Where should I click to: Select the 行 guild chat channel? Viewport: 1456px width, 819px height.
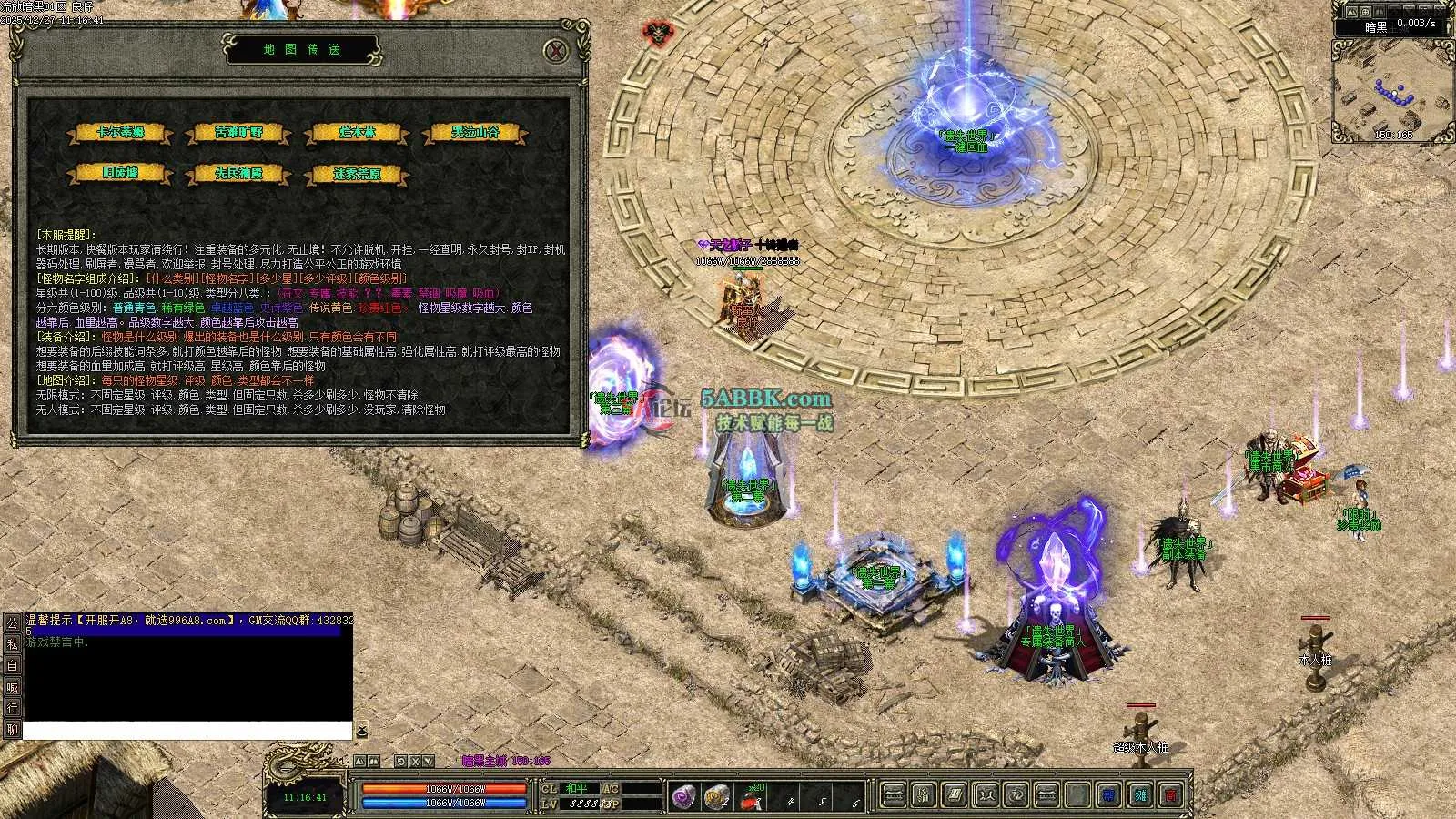click(12, 708)
